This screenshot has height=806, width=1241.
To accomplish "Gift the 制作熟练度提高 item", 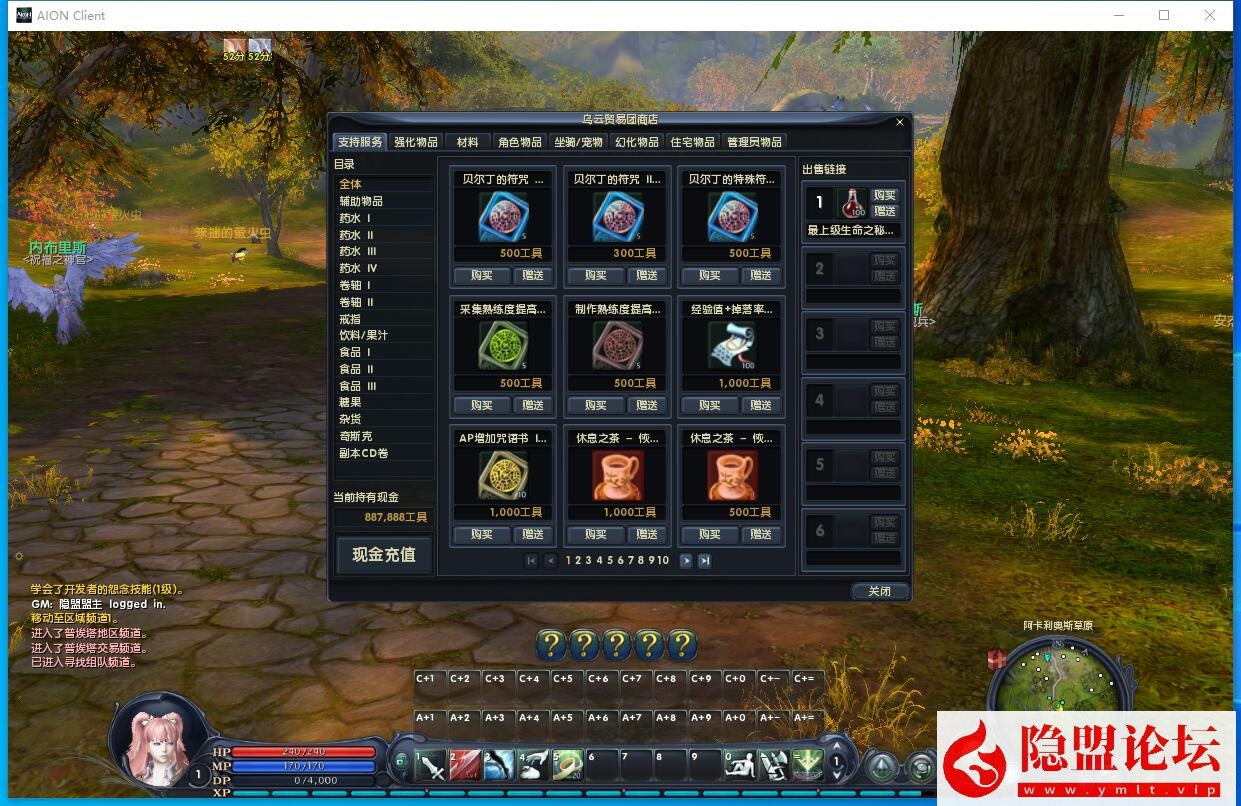I will pyautogui.click(x=647, y=405).
